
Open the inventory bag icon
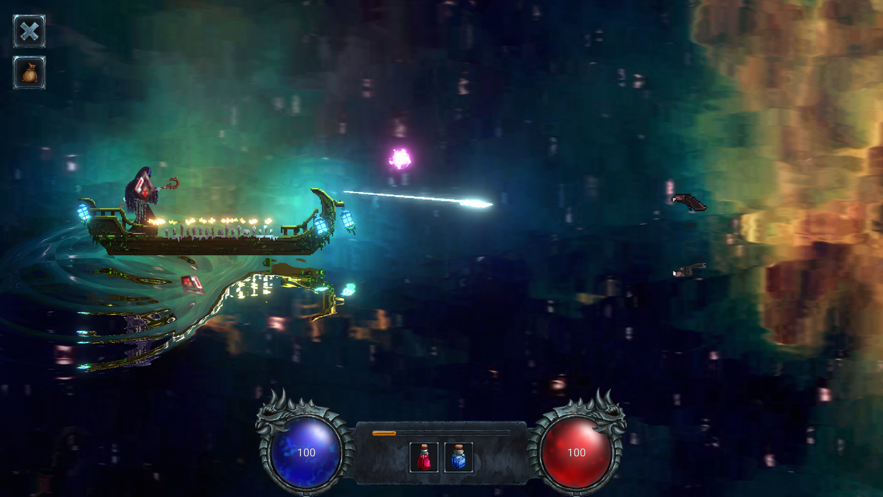29,73
